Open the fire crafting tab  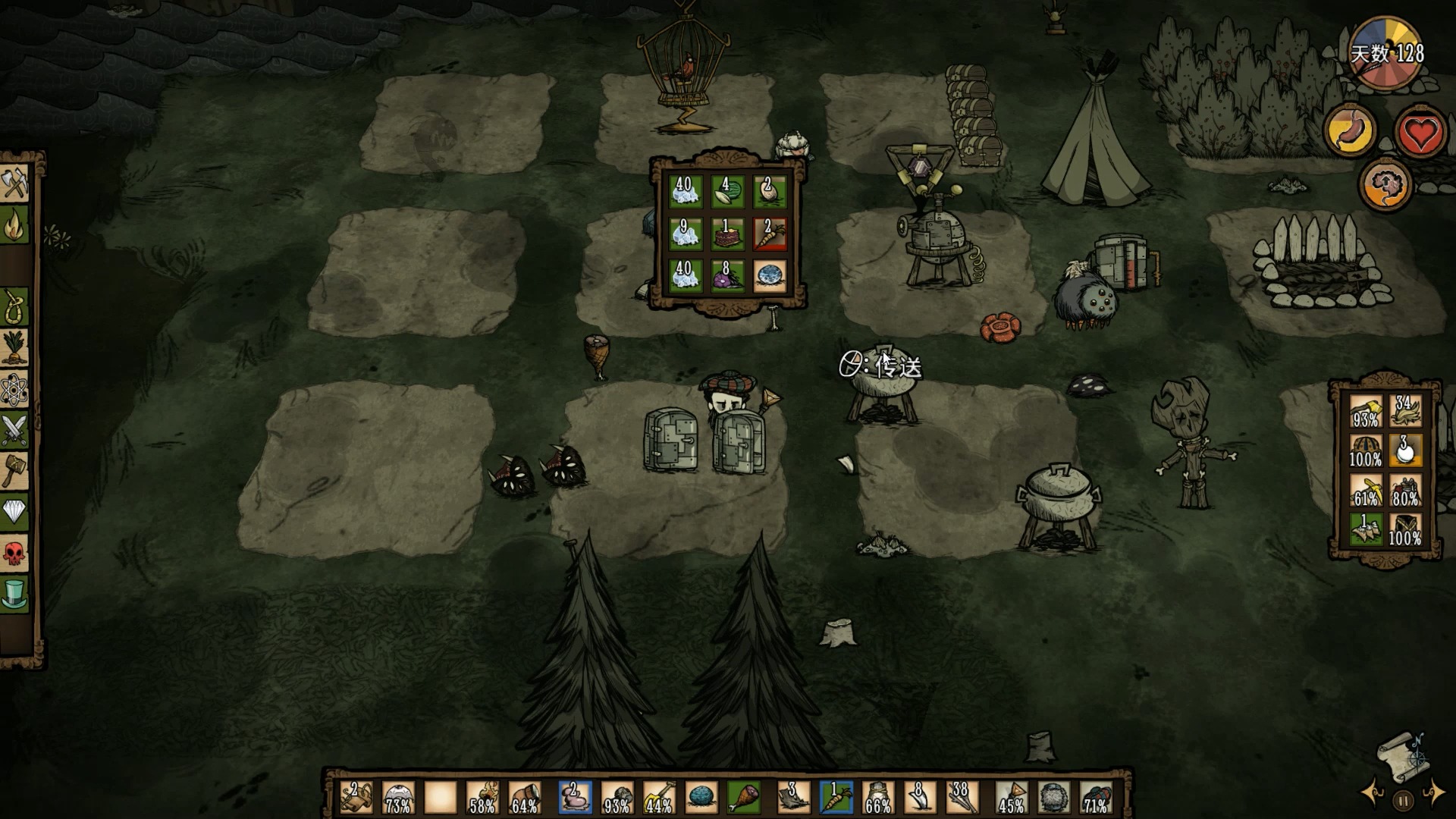click(x=14, y=225)
